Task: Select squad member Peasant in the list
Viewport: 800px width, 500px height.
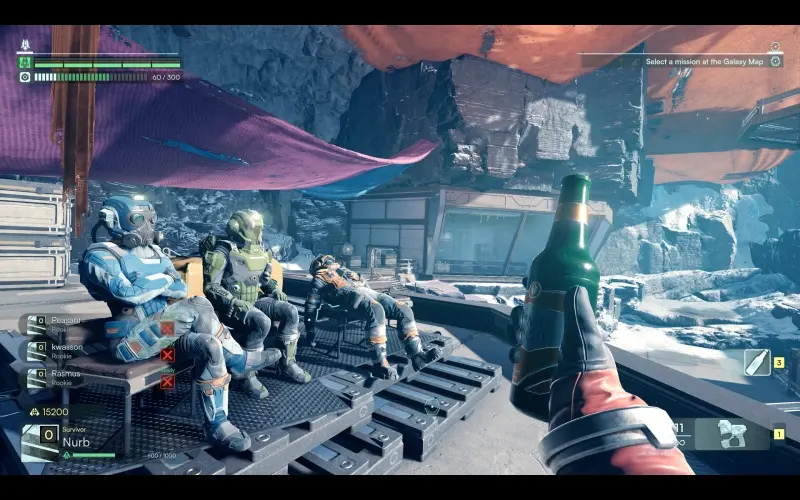Action: [x=60, y=323]
